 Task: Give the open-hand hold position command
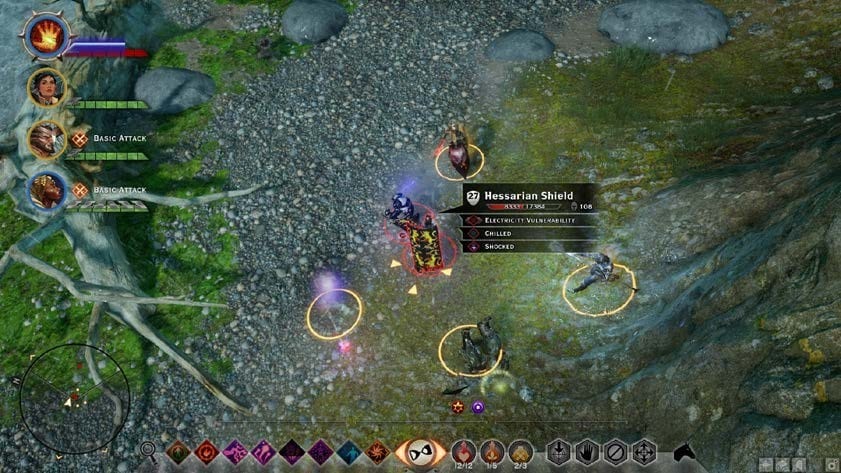pyautogui.click(x=586, y=452)
